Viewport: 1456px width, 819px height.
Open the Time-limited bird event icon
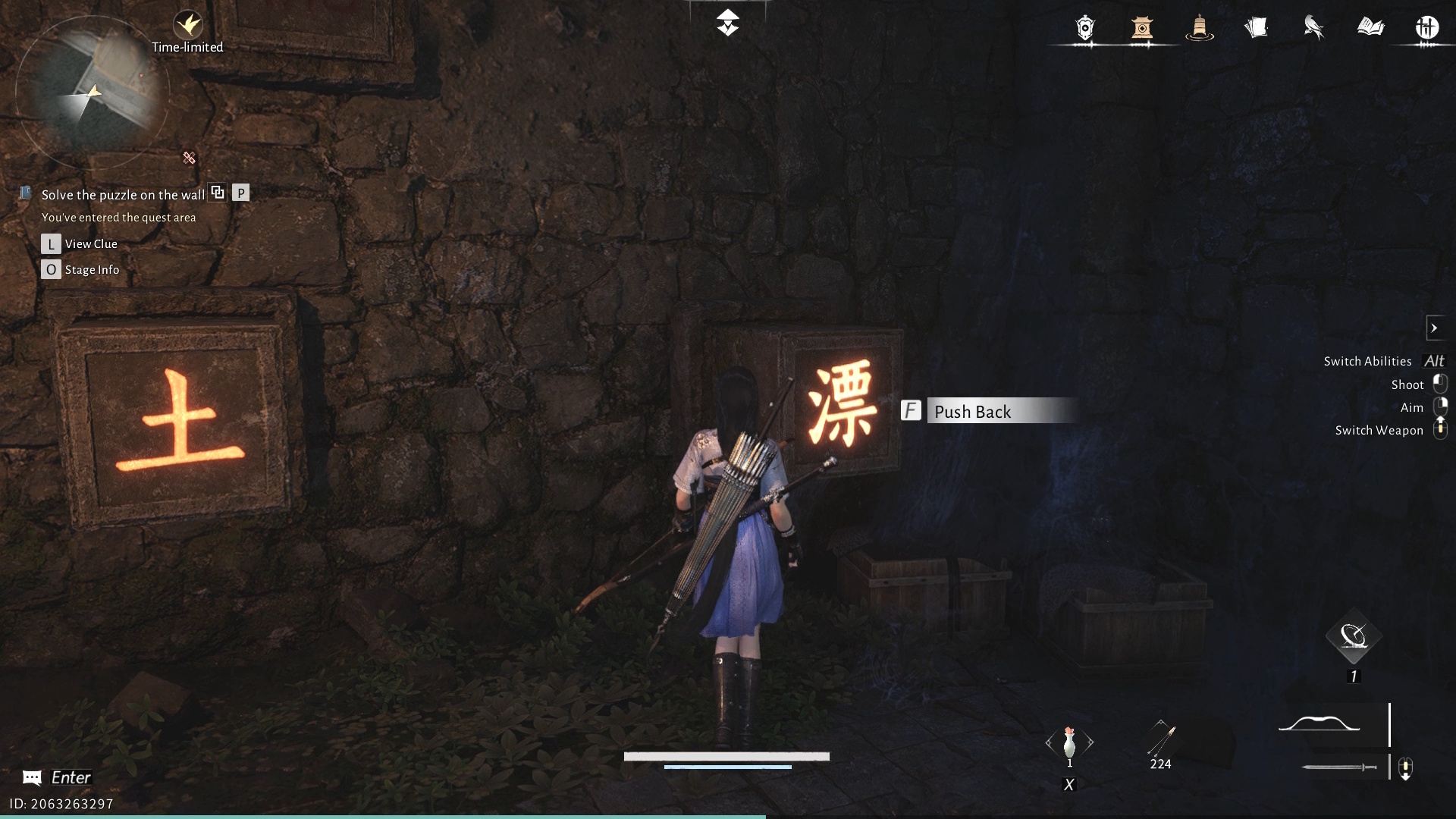coord(187,26)
